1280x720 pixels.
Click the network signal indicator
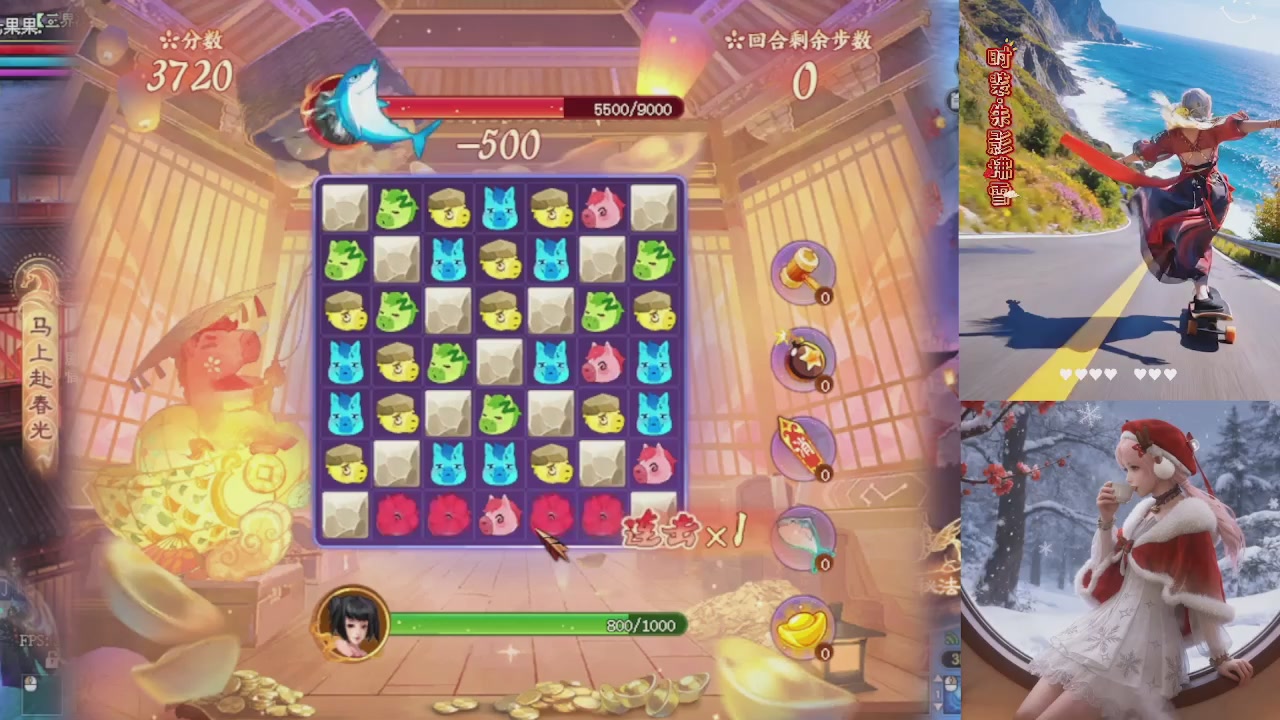click(x=950, y=637)
